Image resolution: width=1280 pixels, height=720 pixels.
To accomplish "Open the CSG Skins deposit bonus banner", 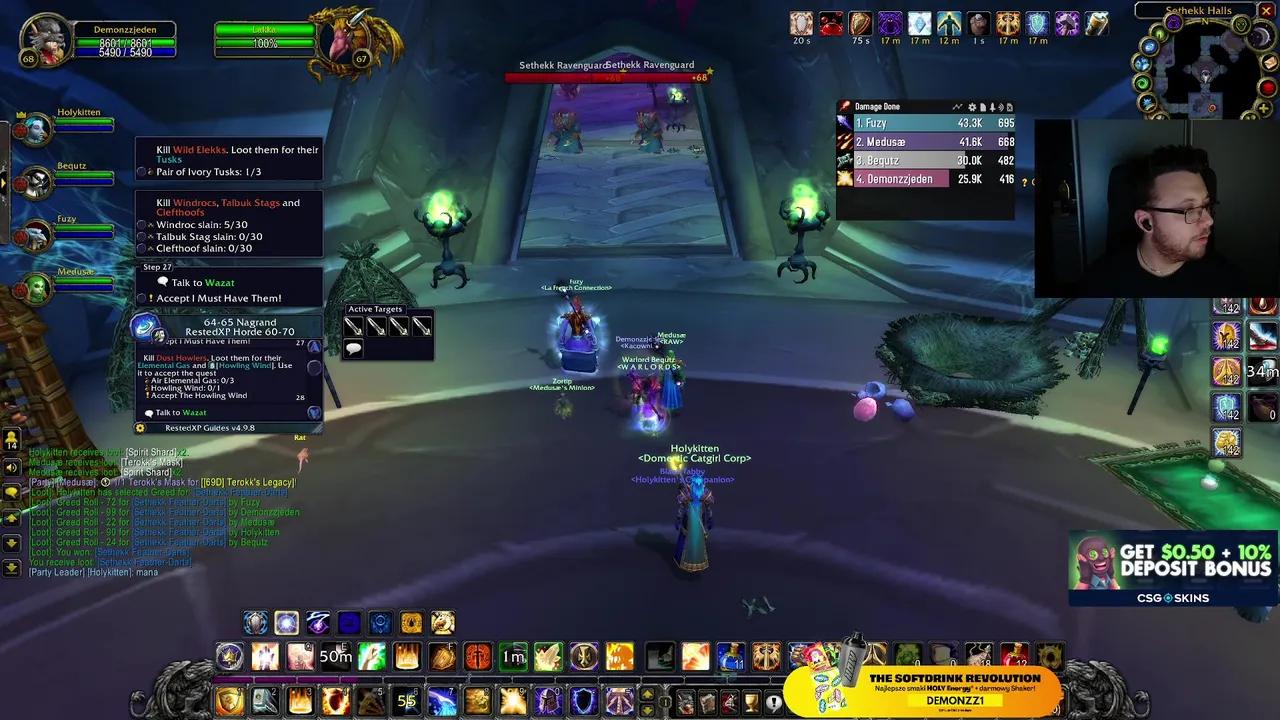I will 1170,568.
